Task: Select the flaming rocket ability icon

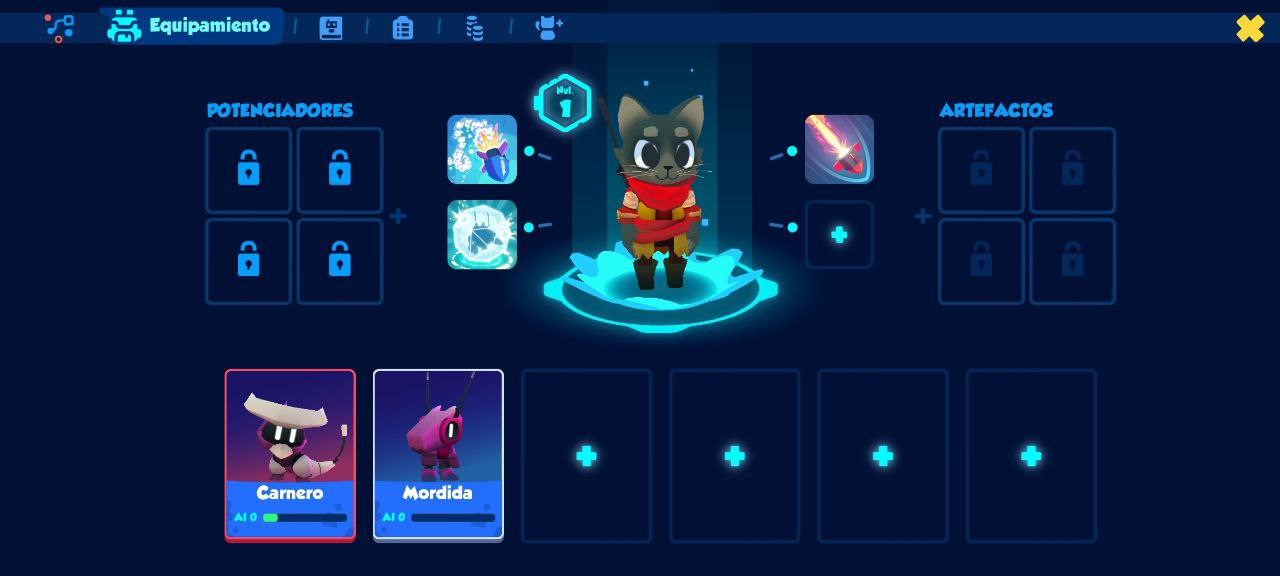Action: (x=839, y=150)
